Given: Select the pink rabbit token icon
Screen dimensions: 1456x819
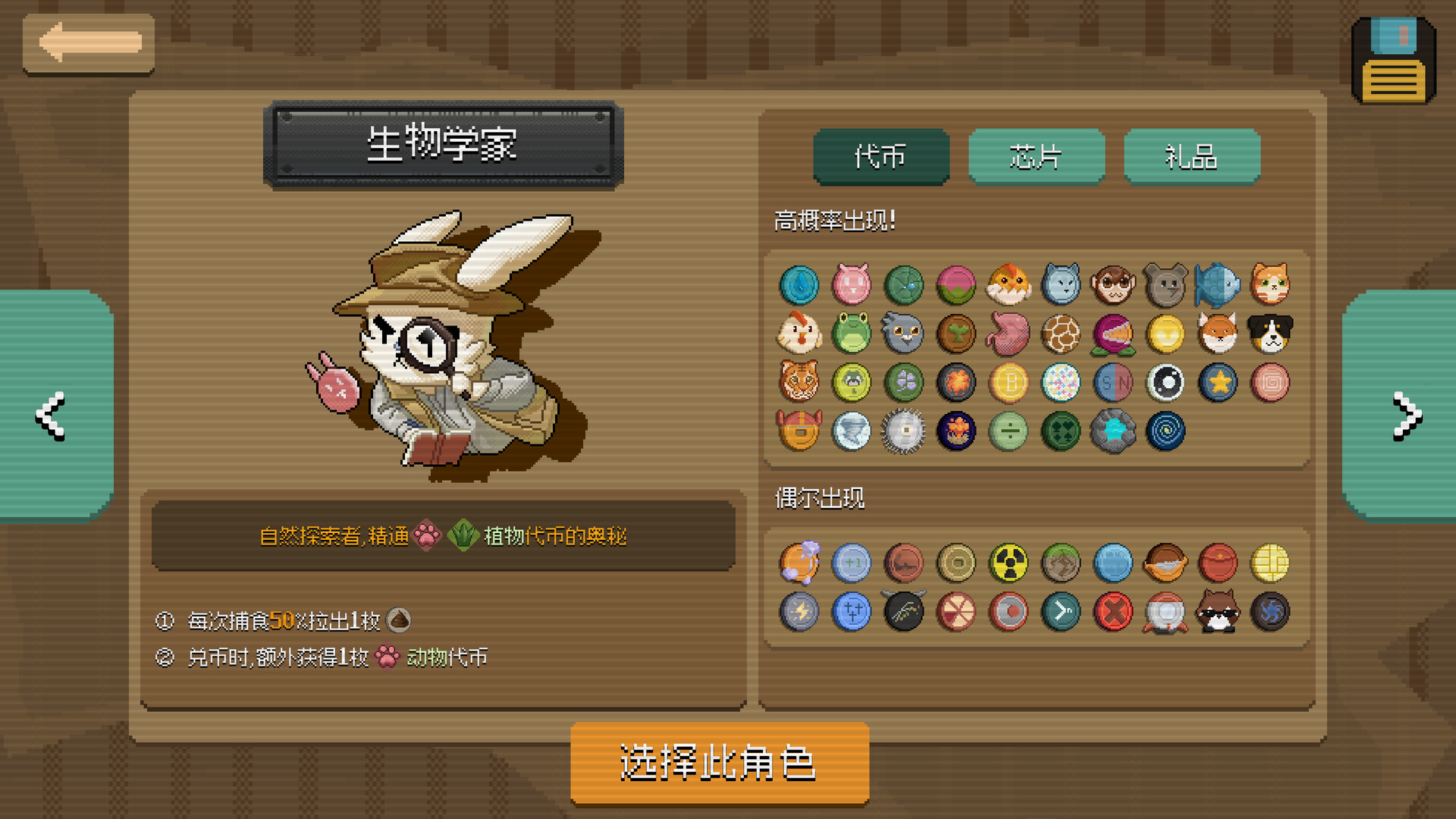Looking at the screenshot, I should [x=852, y=285].
